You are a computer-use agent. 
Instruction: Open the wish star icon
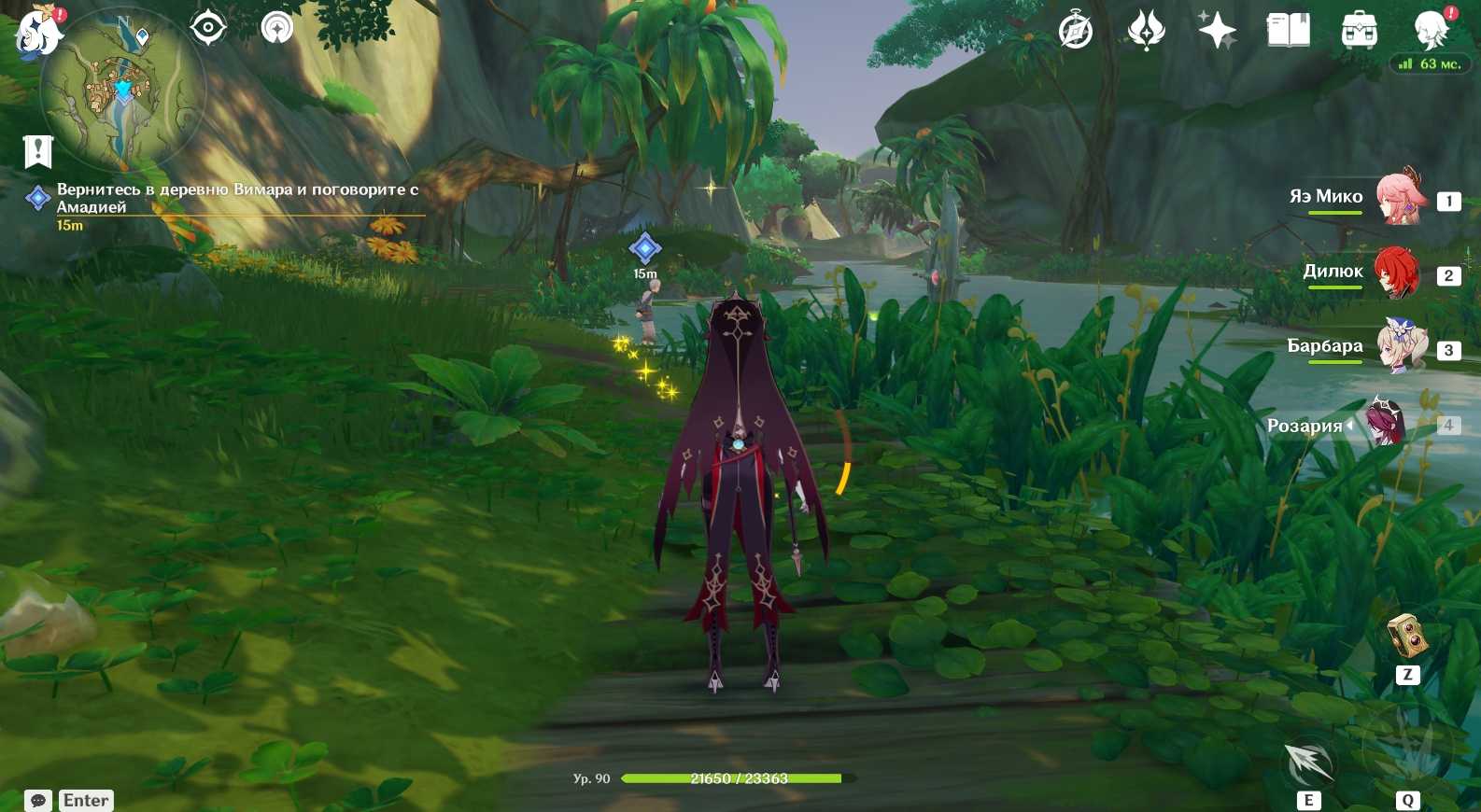[x=1218, y=31]
